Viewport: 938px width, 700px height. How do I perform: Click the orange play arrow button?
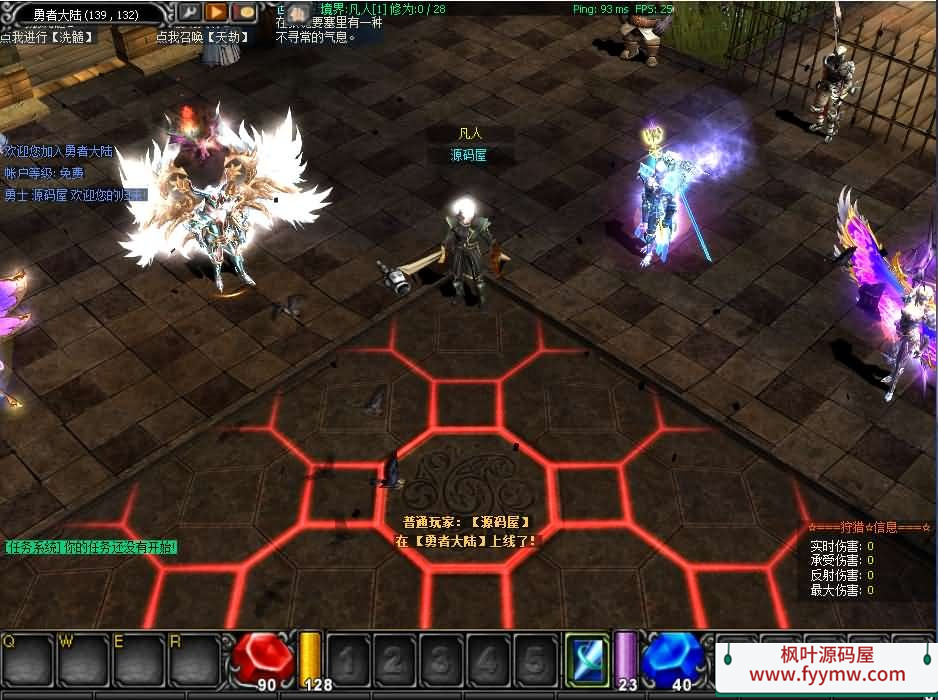pyautogui.click(x=216, y=13)
